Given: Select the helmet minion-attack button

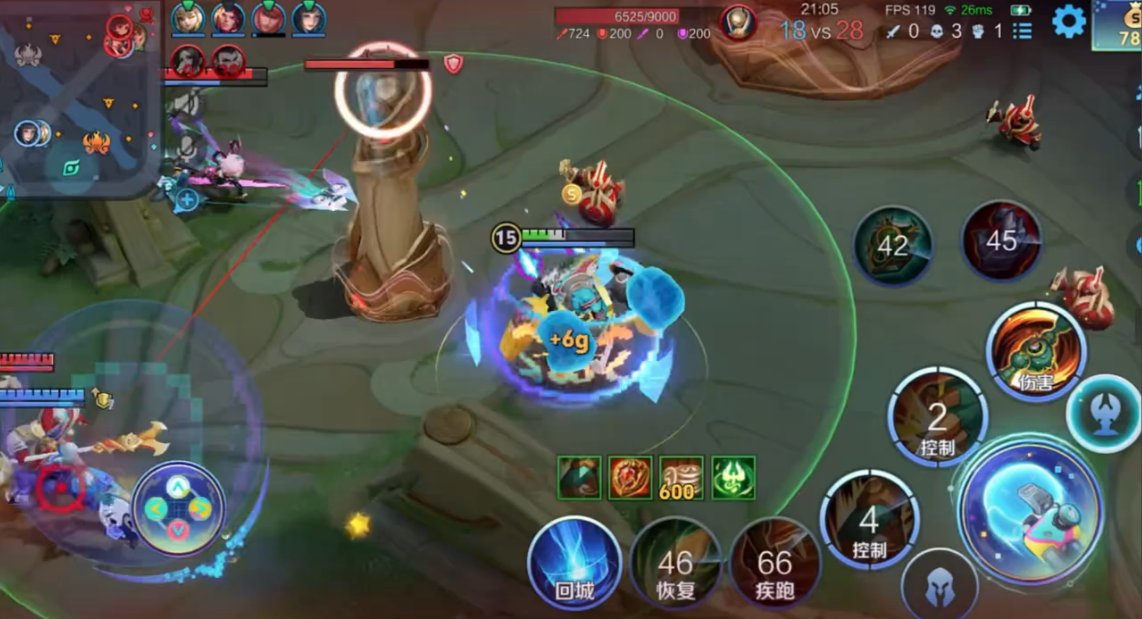Looking at the screenshot, I should pos(939,589).
